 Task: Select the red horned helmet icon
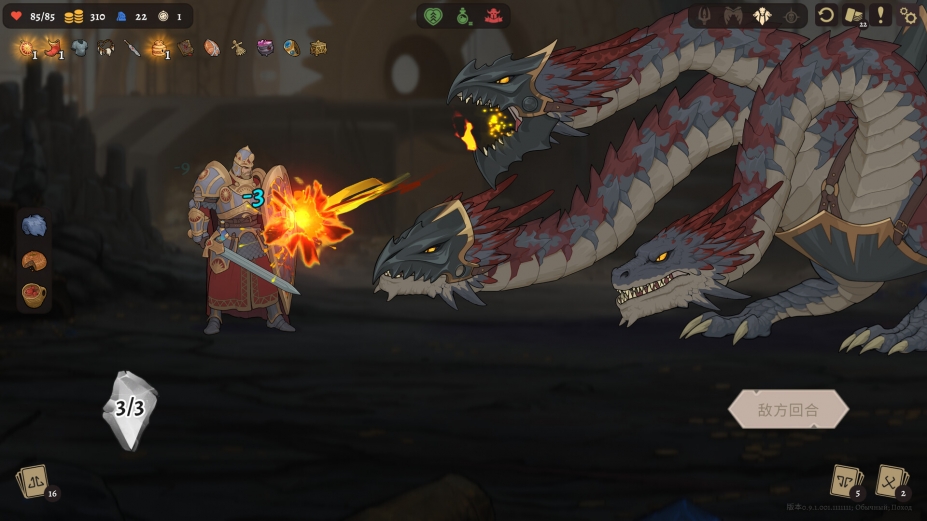point(493,16)
